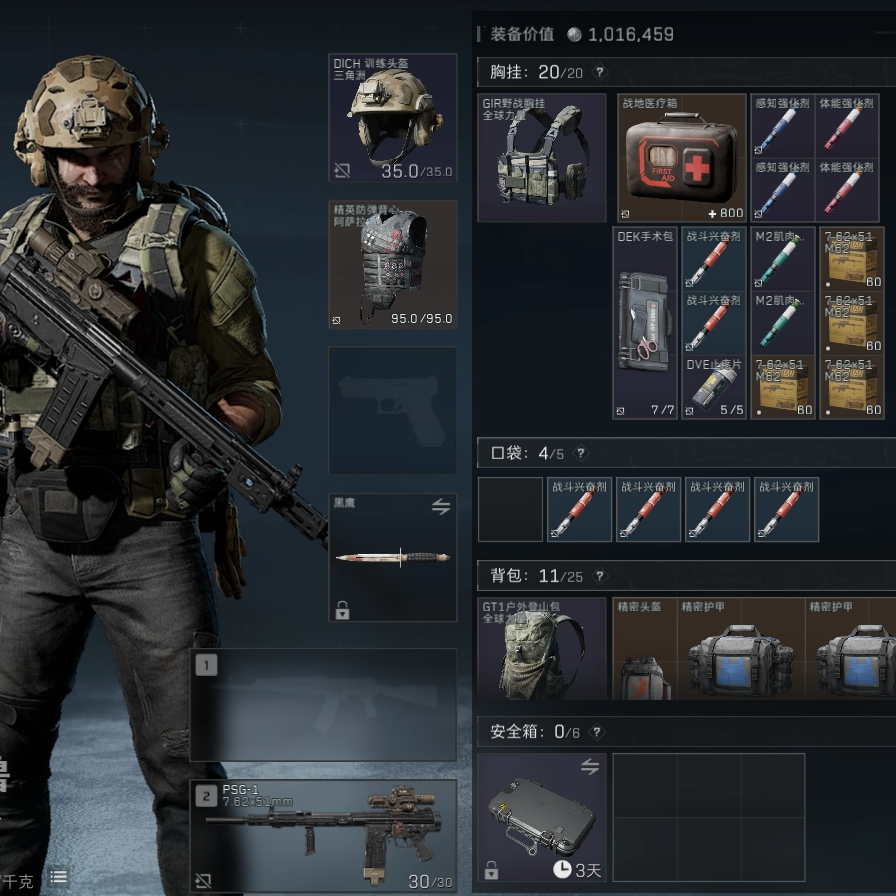Select the field medical kit item
This screenshot has height=896, width=896.
click(682, 158)
